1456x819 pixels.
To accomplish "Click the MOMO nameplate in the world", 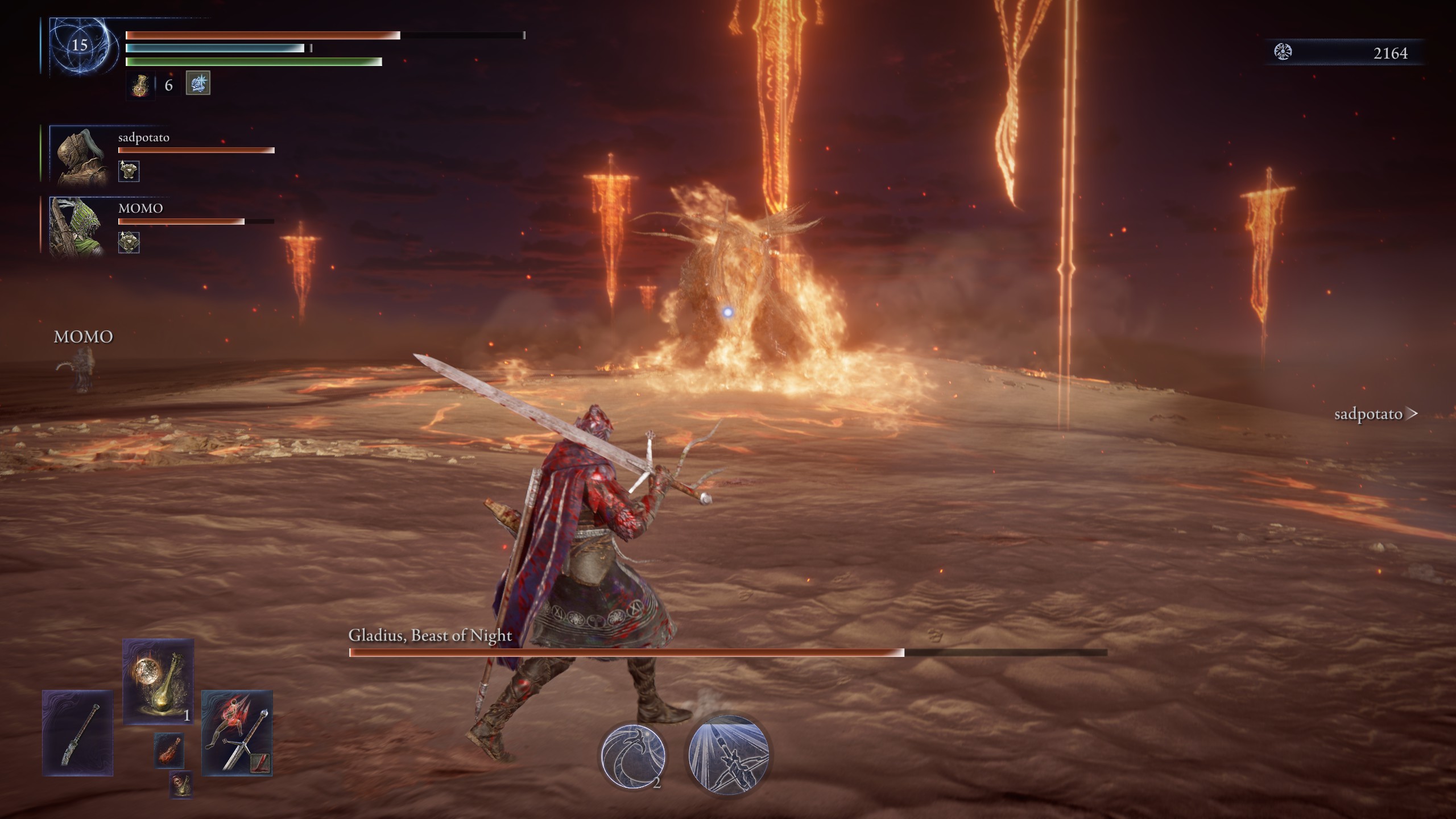I will tap(83, 336).
